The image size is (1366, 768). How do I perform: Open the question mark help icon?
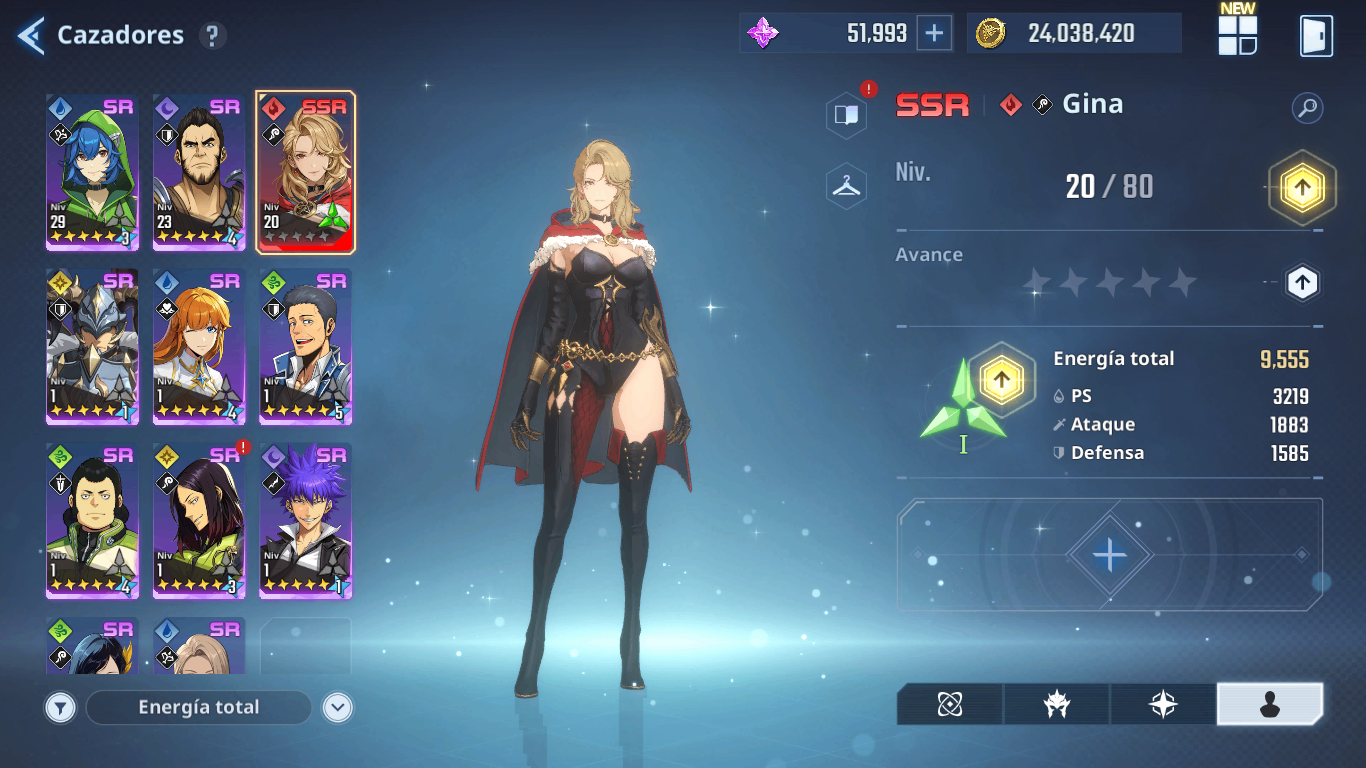click(x=211, y=36)
